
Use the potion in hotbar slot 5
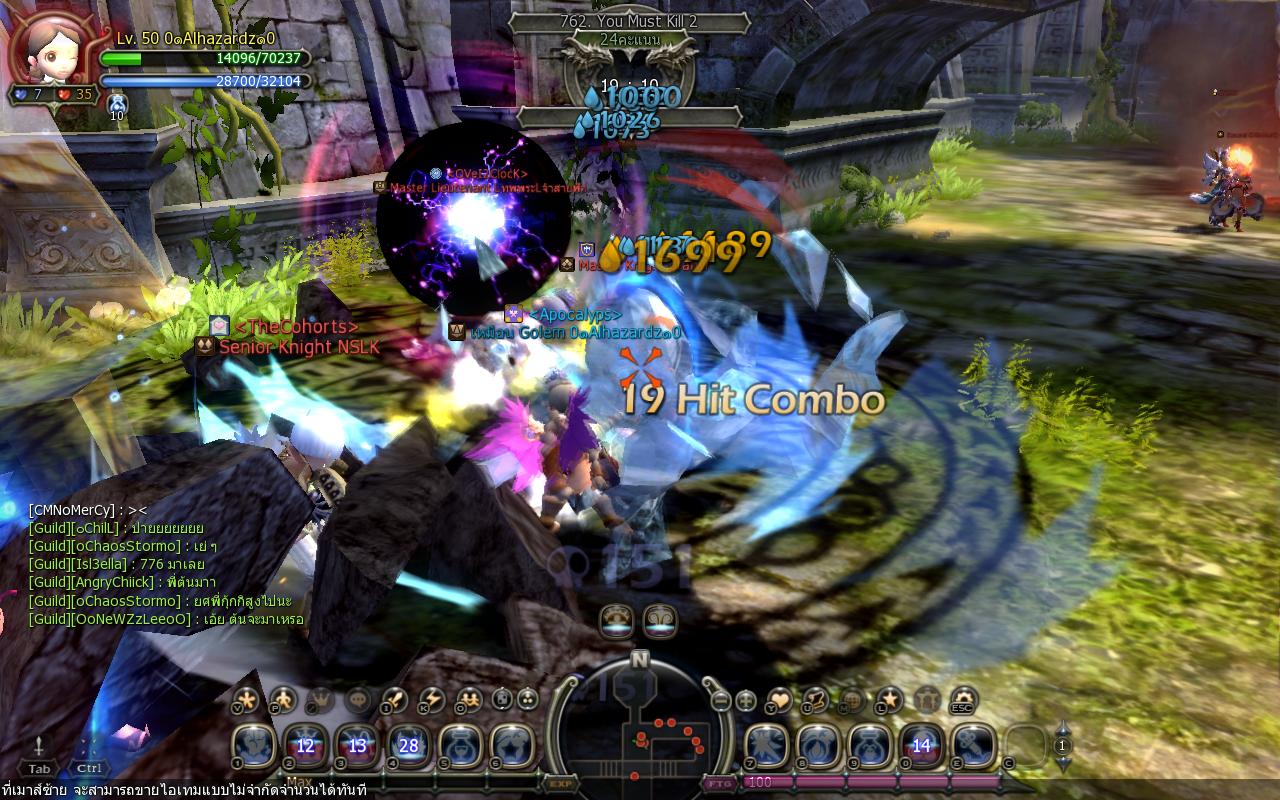[461, 745]
